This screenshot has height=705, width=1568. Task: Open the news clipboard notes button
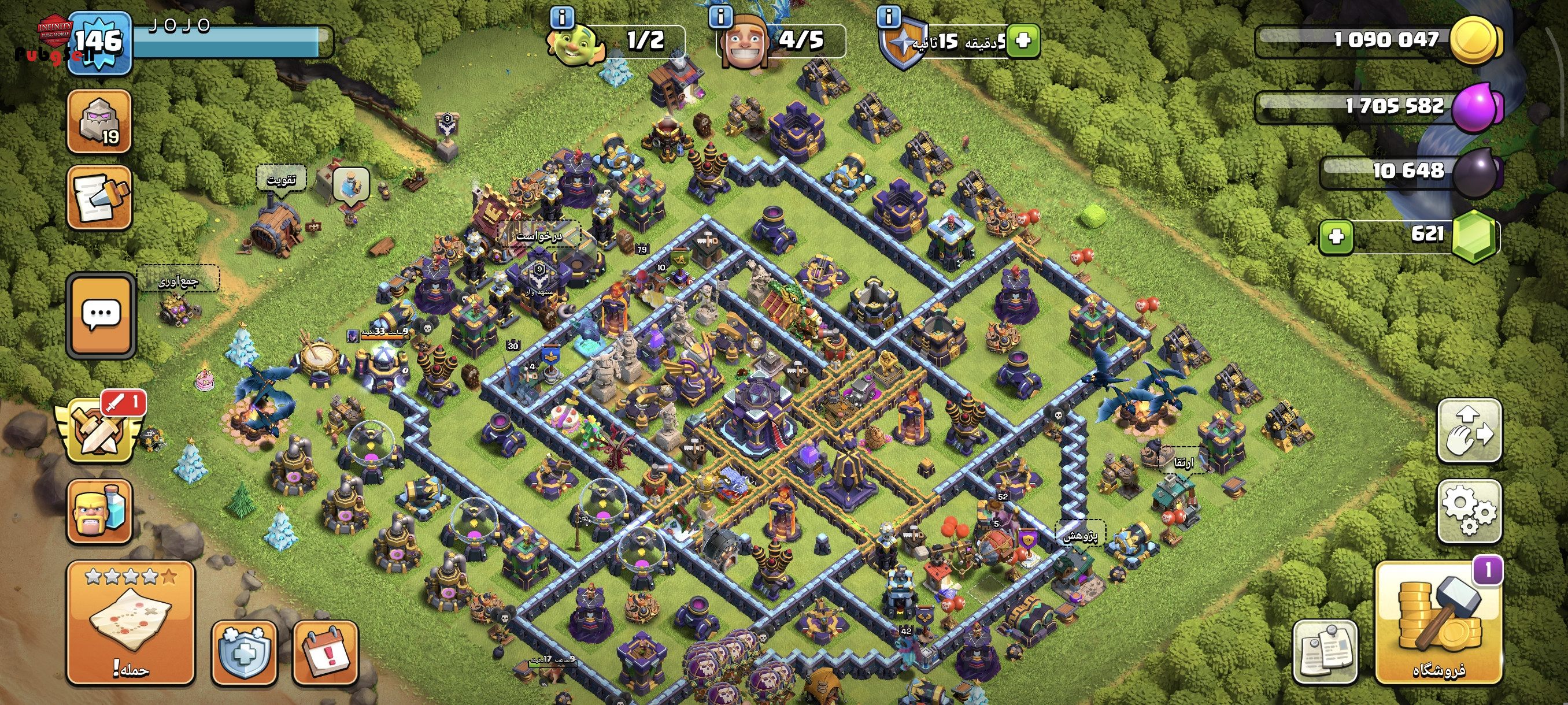pos(1325,652)
